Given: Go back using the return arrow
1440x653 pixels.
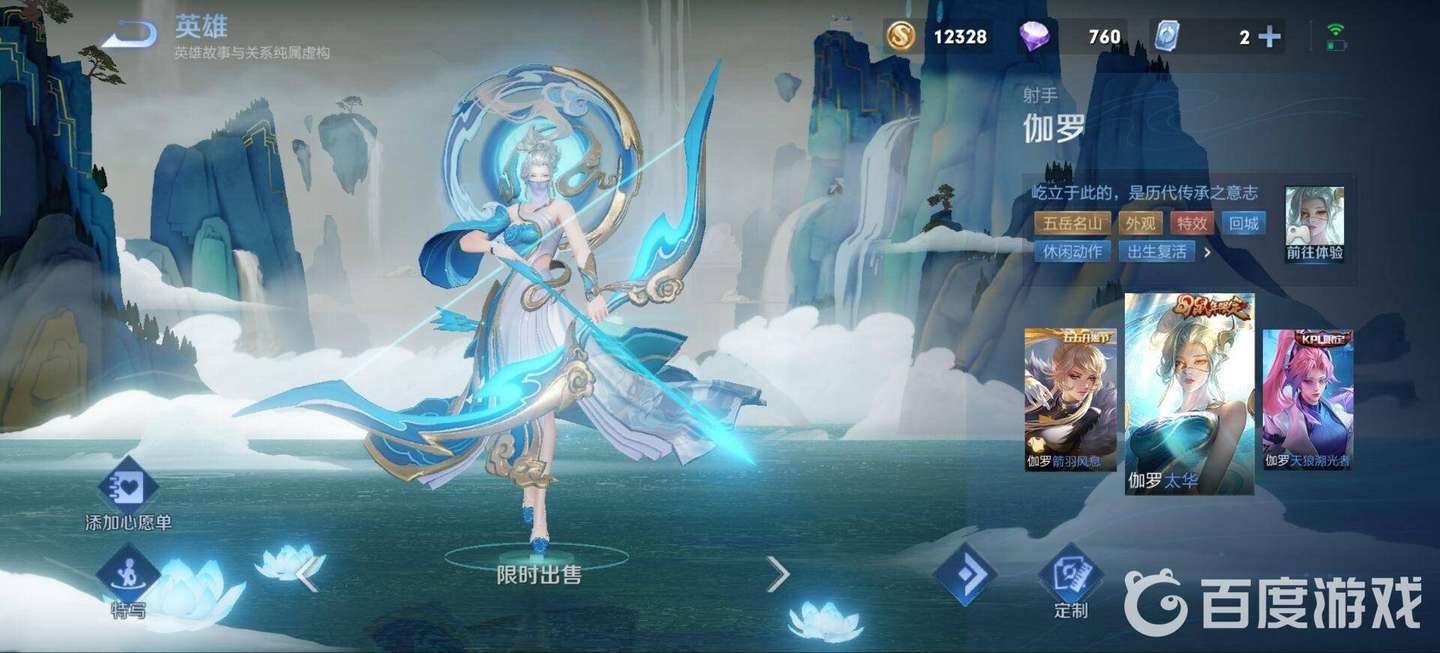Looking at the screenshot, I should point(130,36).
